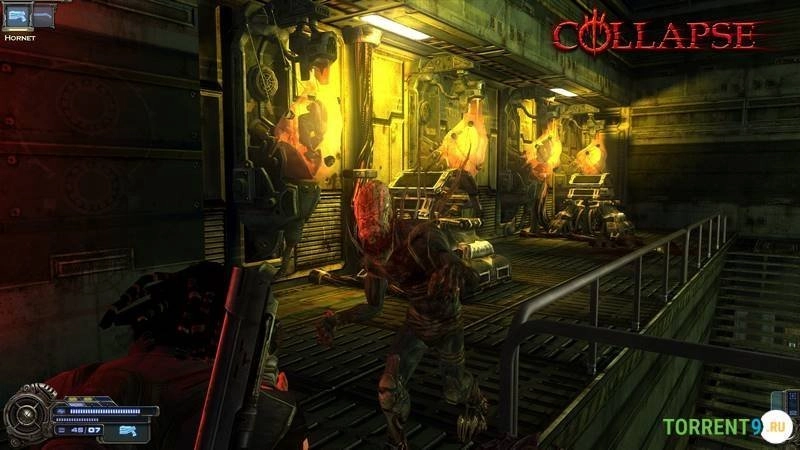The width and height of the screenshot is (800, 450).
Task: Select the Hornet weapon slot
Action: tap(17, 15)
